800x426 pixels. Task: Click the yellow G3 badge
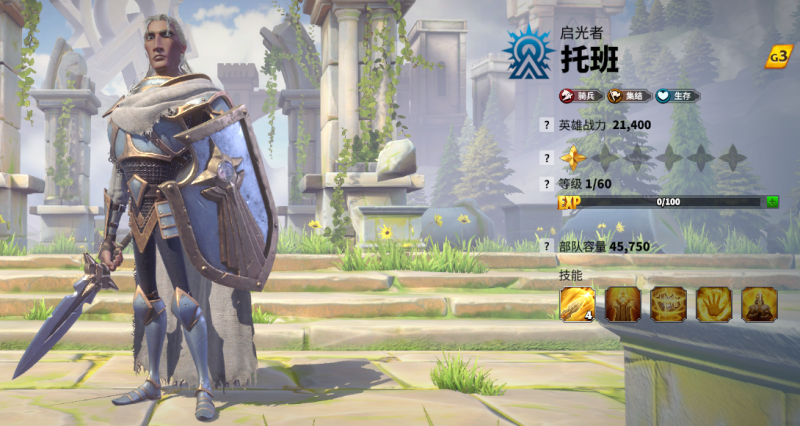coord(778,56)
